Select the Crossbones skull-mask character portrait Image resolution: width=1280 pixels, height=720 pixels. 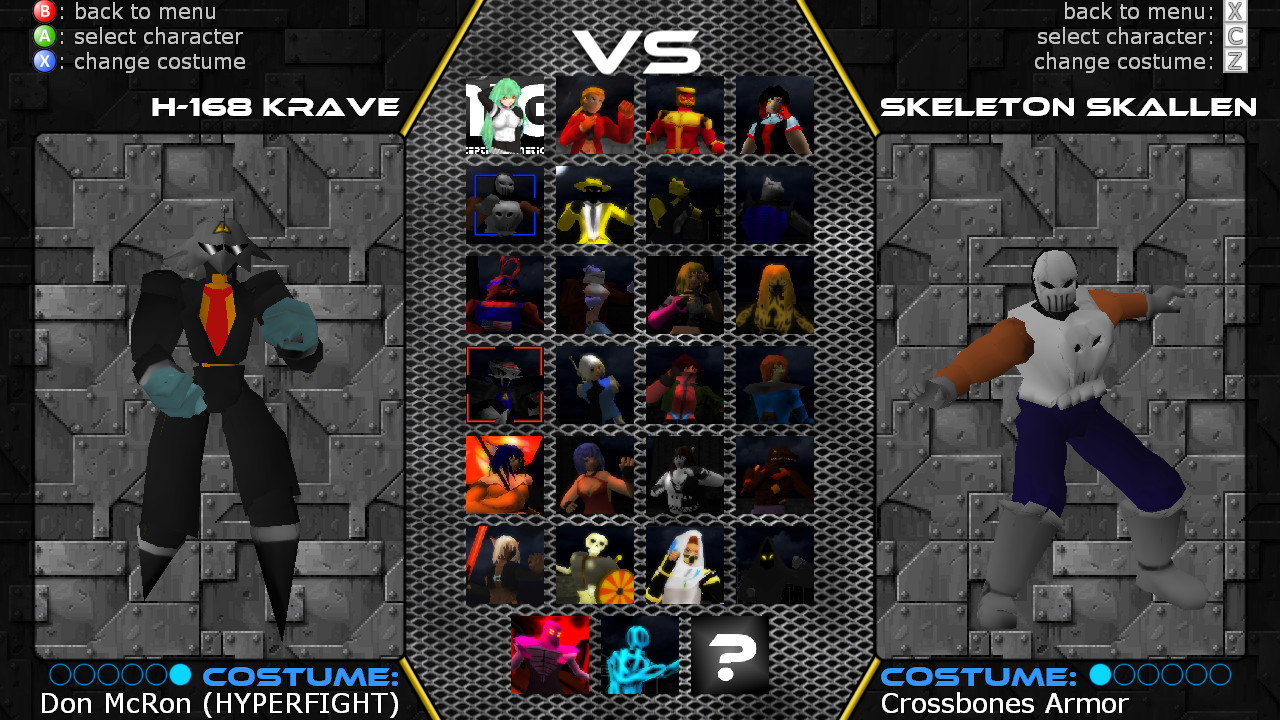click(x=504, y=205)
